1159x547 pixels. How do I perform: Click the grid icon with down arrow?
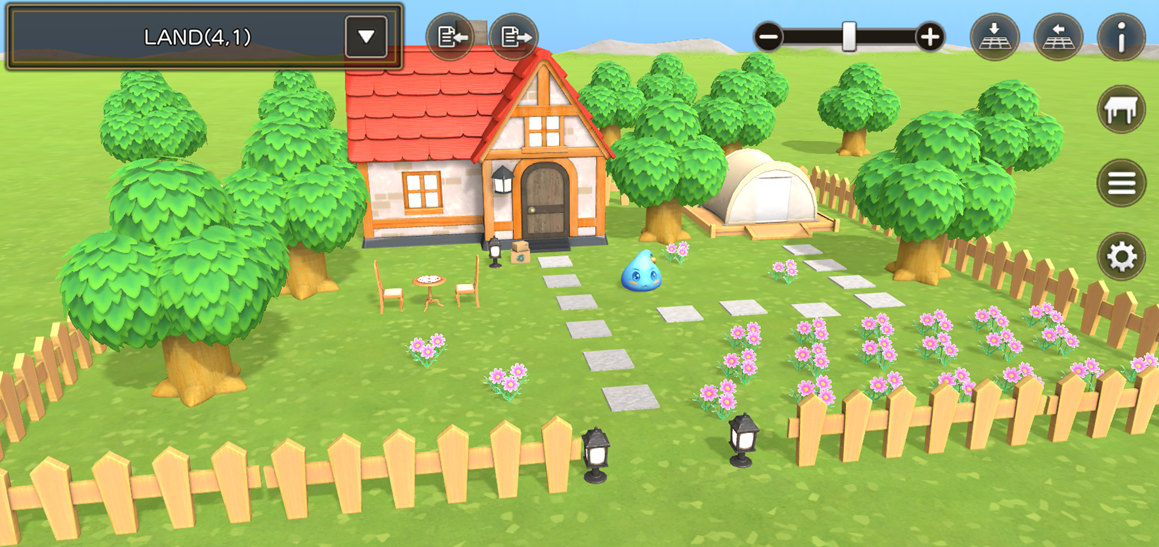click(995, 38)
